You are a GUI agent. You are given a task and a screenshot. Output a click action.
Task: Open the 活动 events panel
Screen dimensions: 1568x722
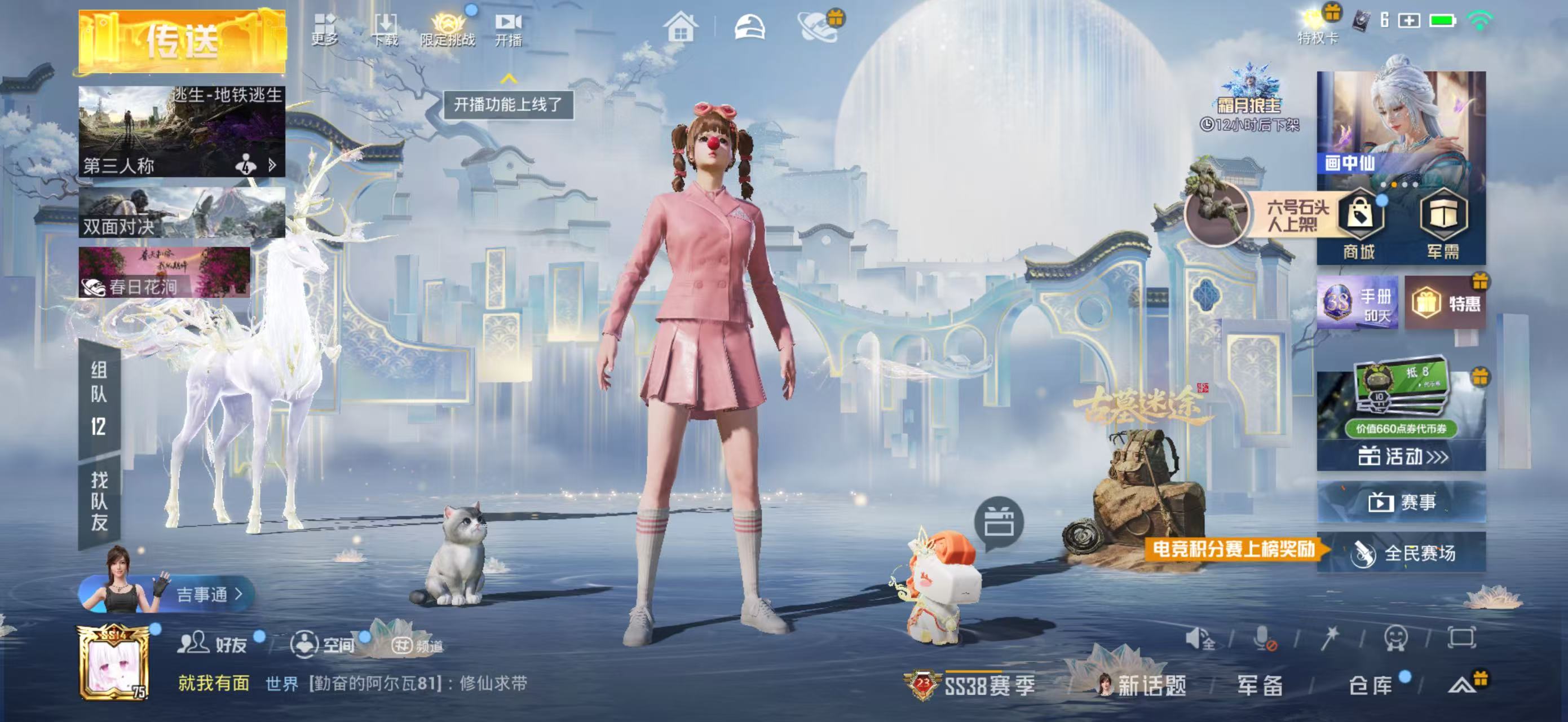click(1401, 456)
